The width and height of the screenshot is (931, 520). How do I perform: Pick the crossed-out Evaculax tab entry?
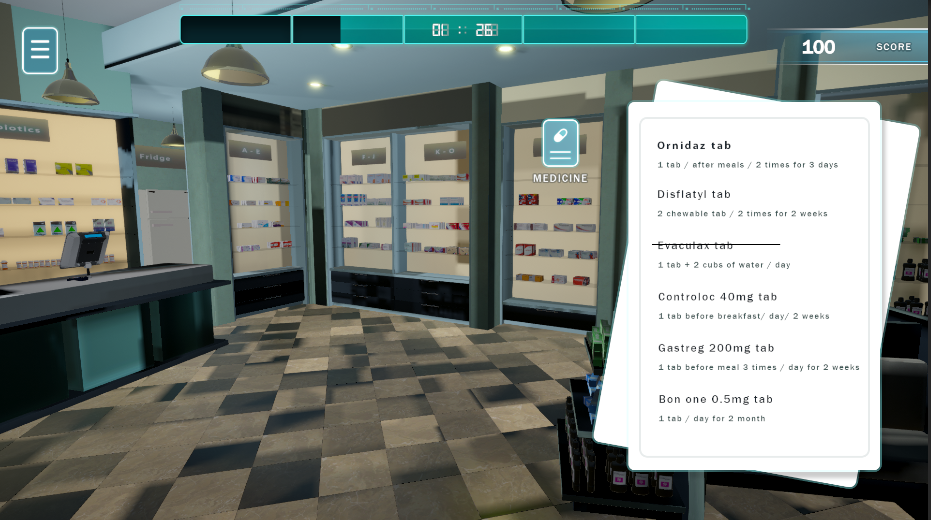pyautogui.click(x=695, y=245)
